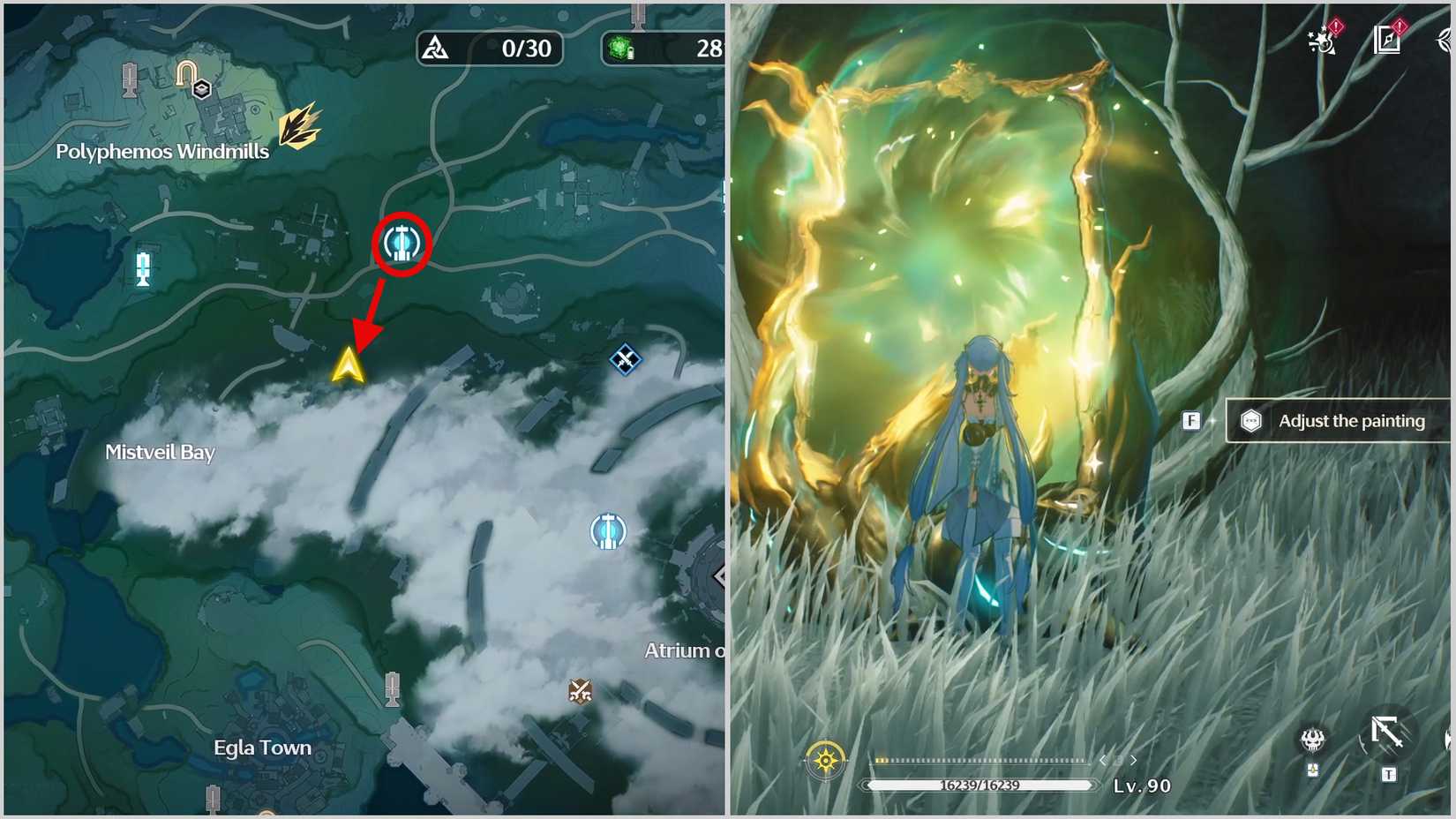
Task: Open the circled Resonance Beacon near Polyphemos Windmills
Action: pyautogui.click(x=402, y=244)
